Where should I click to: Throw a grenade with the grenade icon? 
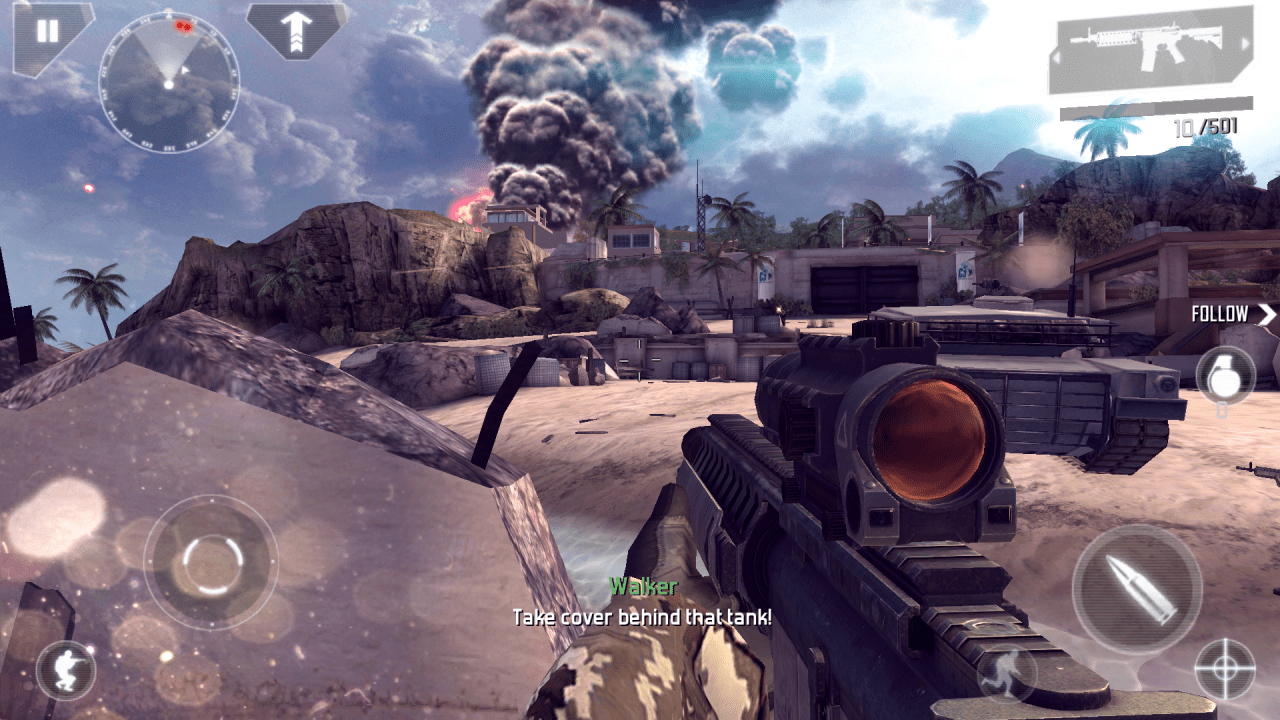pos(1224,376)
